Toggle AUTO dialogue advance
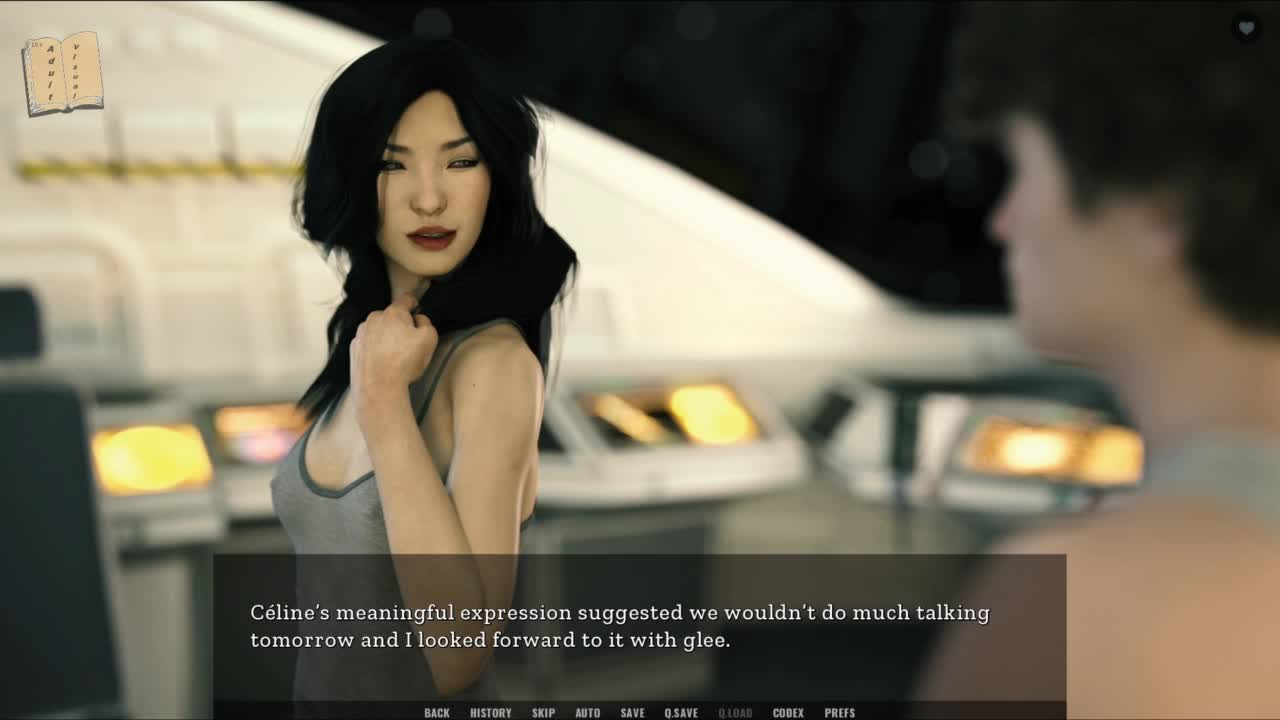The height and width of the screenshot is (720, 1280). pyautogui.click(x=587, y=712)
